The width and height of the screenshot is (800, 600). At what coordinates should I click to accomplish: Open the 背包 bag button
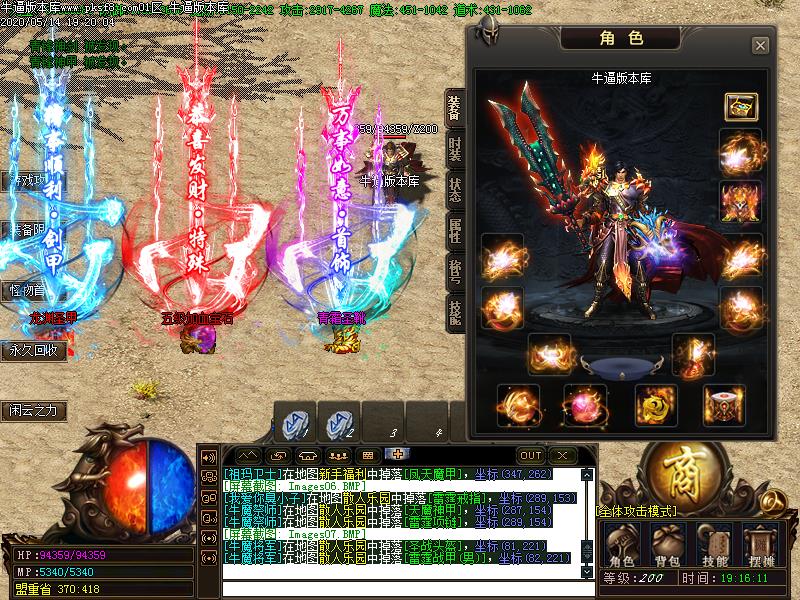coord(666,547)
